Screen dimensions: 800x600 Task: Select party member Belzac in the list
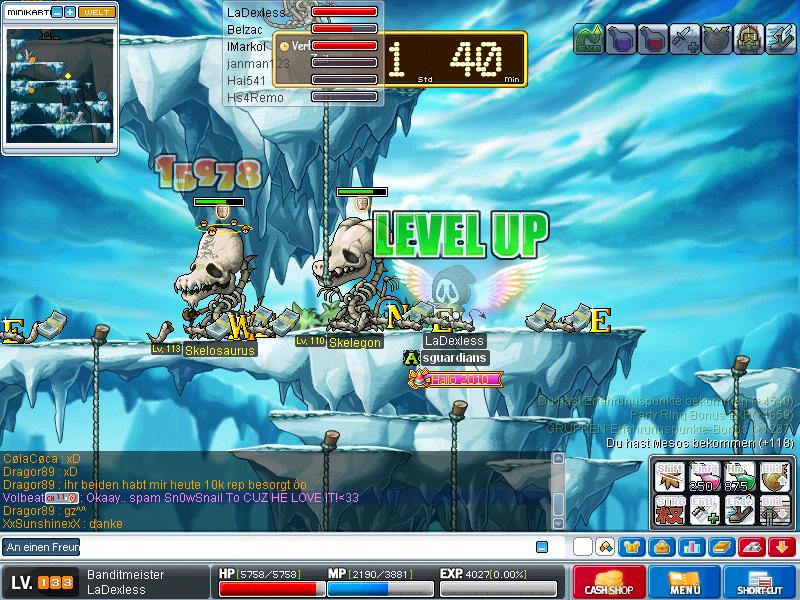pyautogui.click(x=245, y=30)
